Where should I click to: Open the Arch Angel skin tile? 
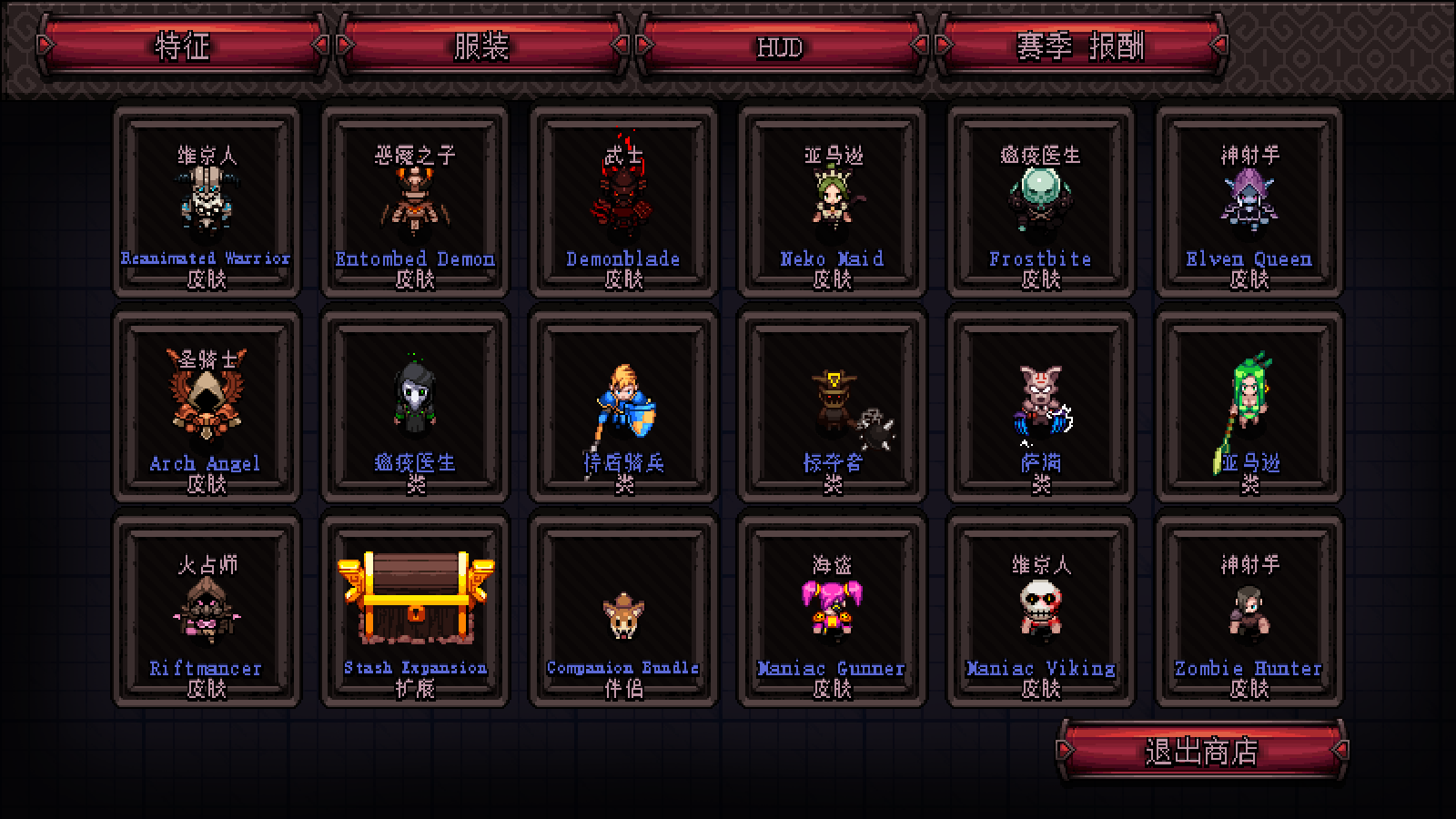pyautogui.click(x=207, y=407)
